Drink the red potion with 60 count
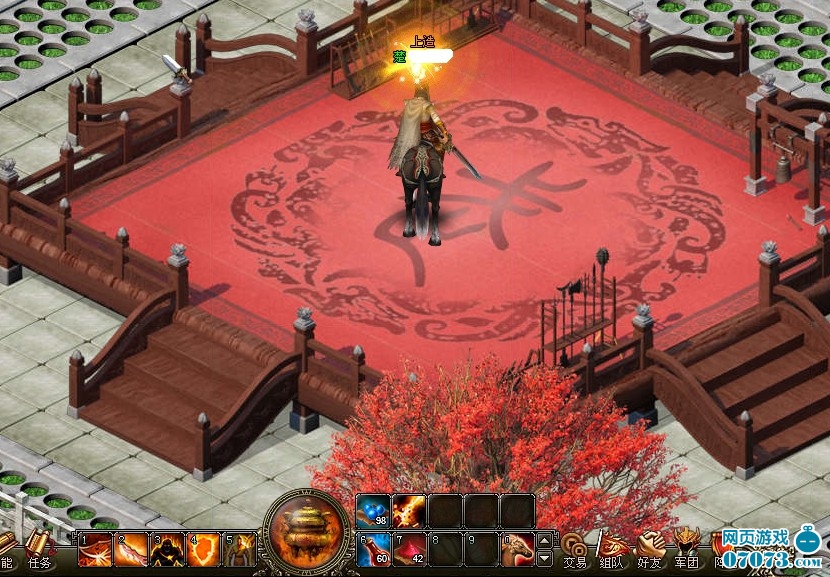This screenshot has width=830, height=577. (x=373, y=548)
